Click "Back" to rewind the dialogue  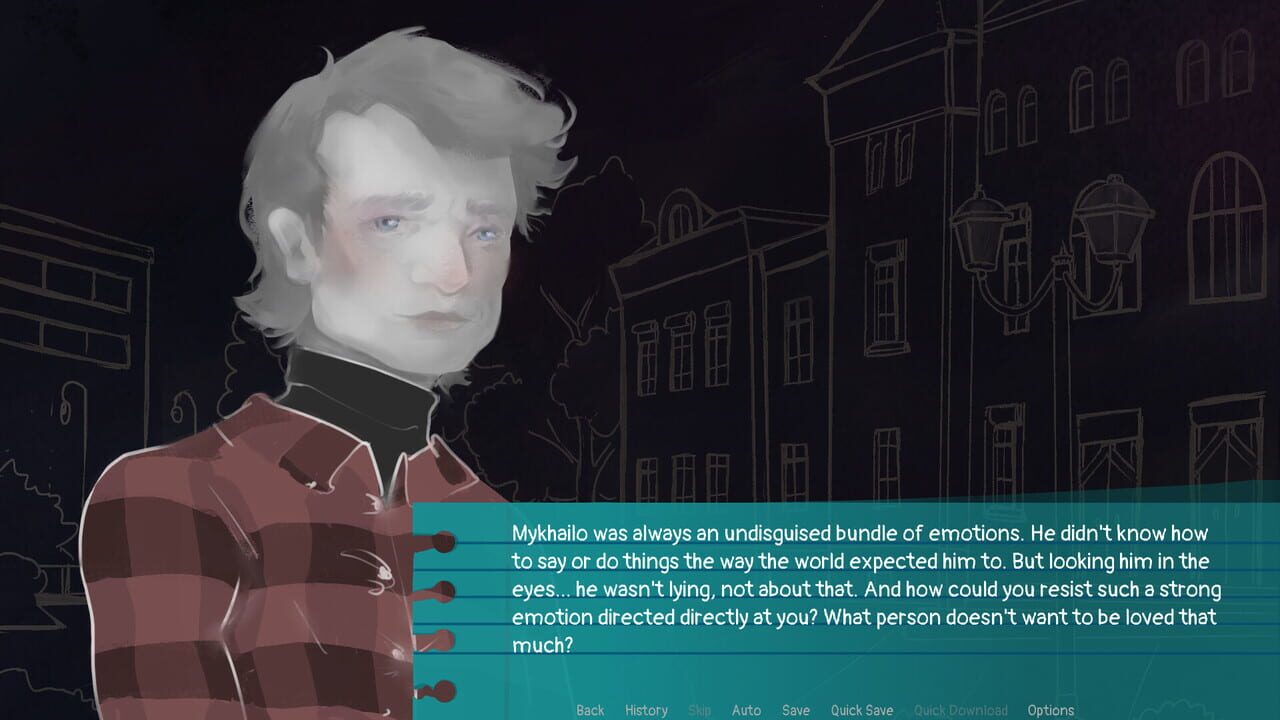pos(589,710)
